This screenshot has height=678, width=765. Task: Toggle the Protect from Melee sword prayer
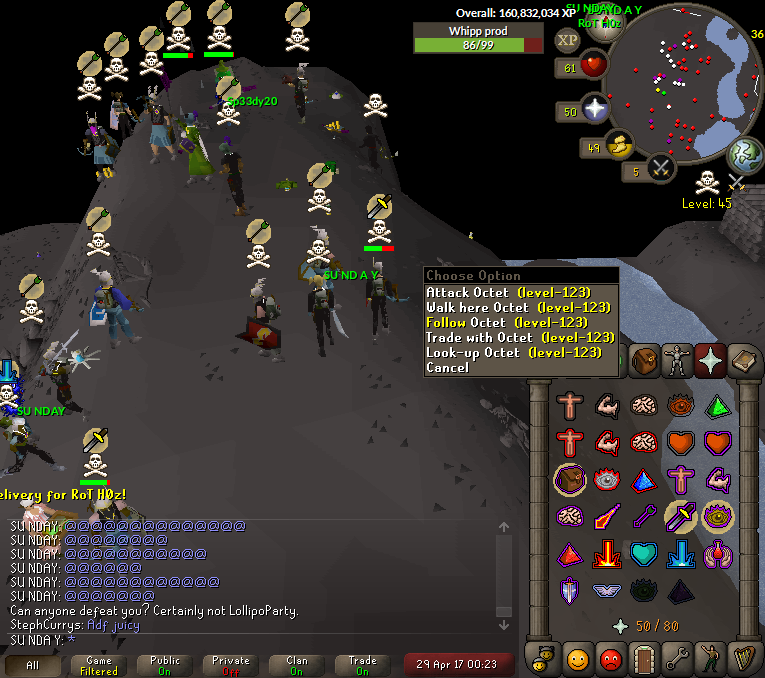point(681,515)
